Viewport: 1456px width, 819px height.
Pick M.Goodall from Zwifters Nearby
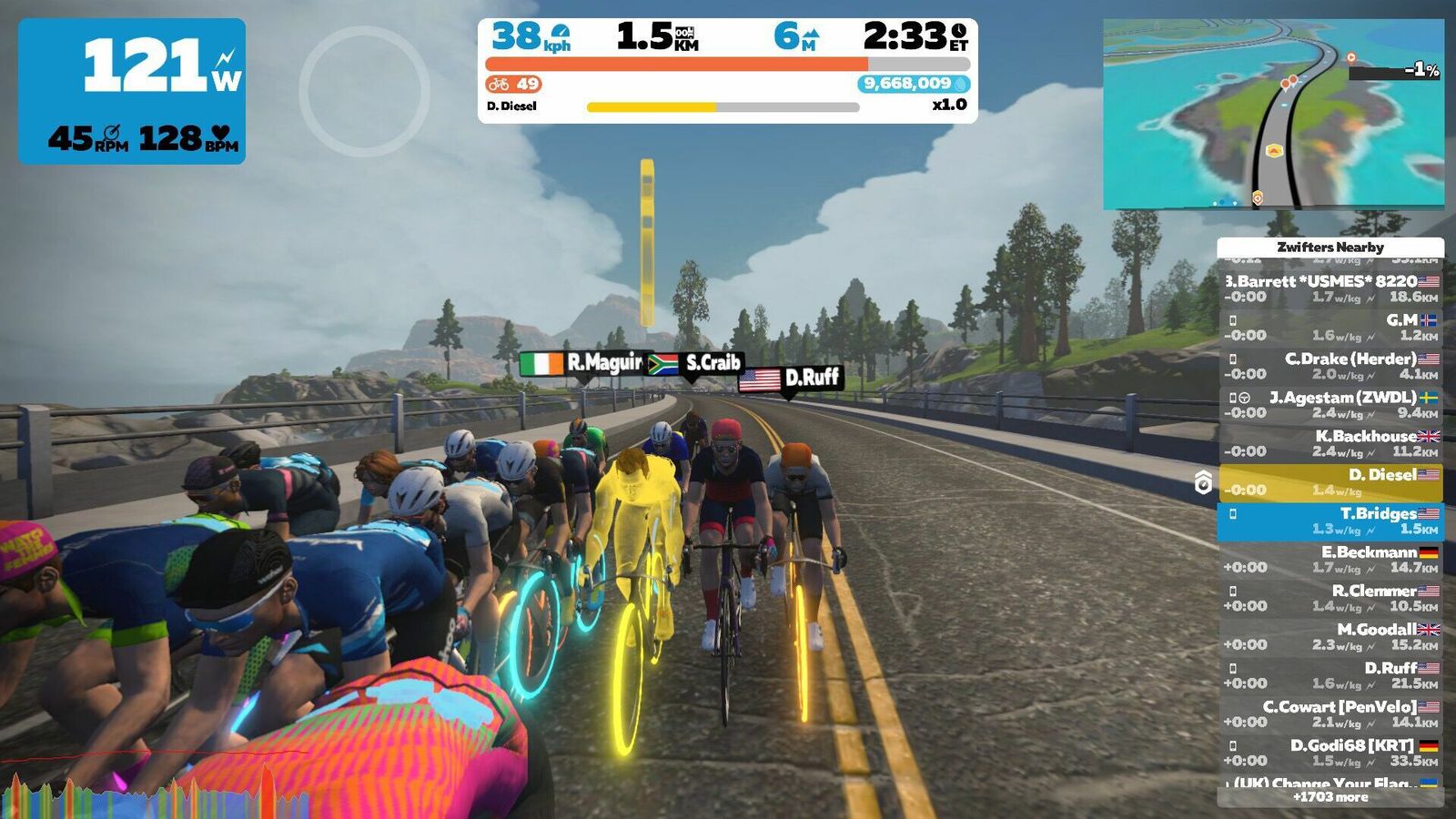point(1330,637)
